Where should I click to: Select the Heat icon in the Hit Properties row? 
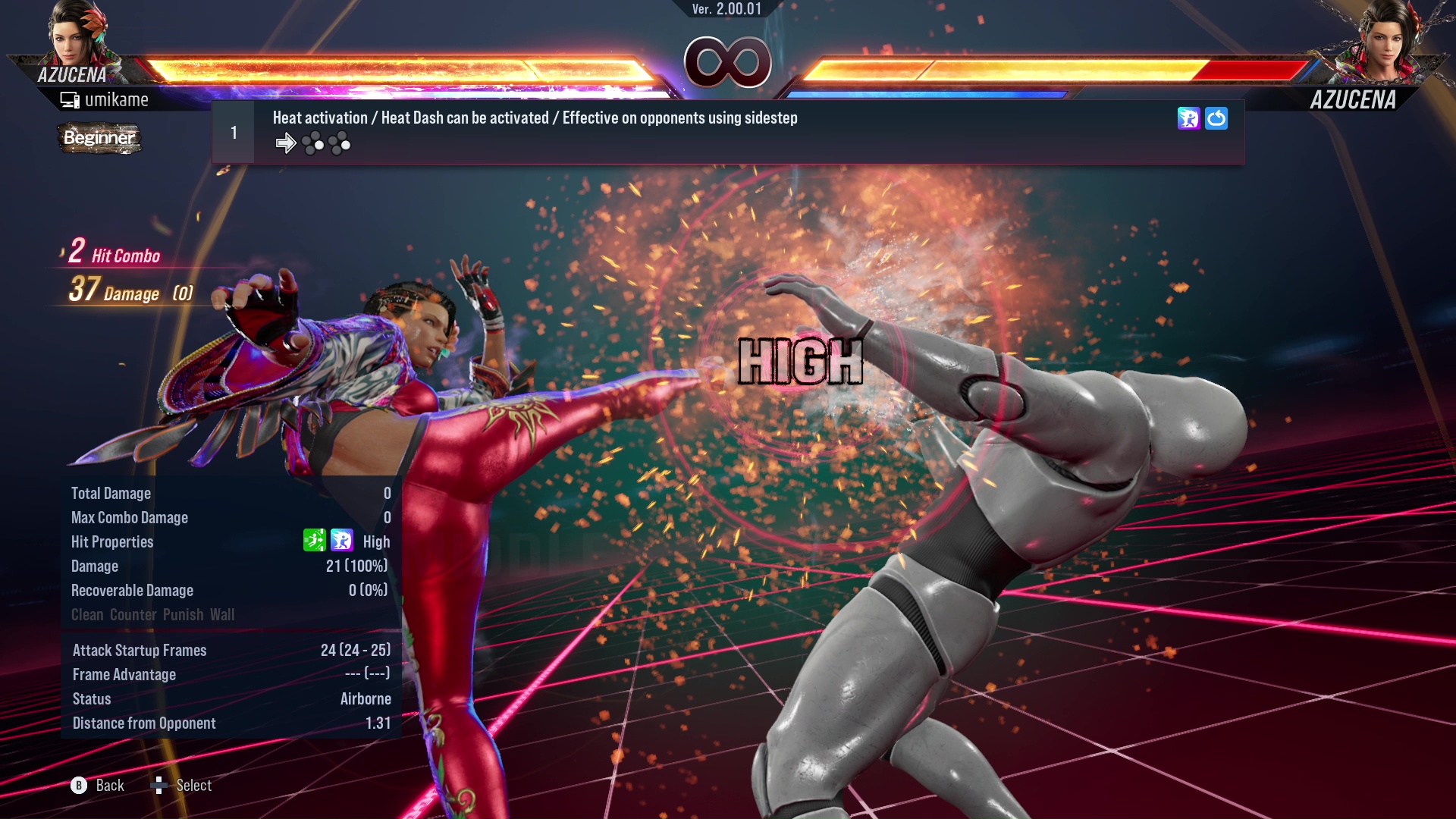click(x=343, y=541)
